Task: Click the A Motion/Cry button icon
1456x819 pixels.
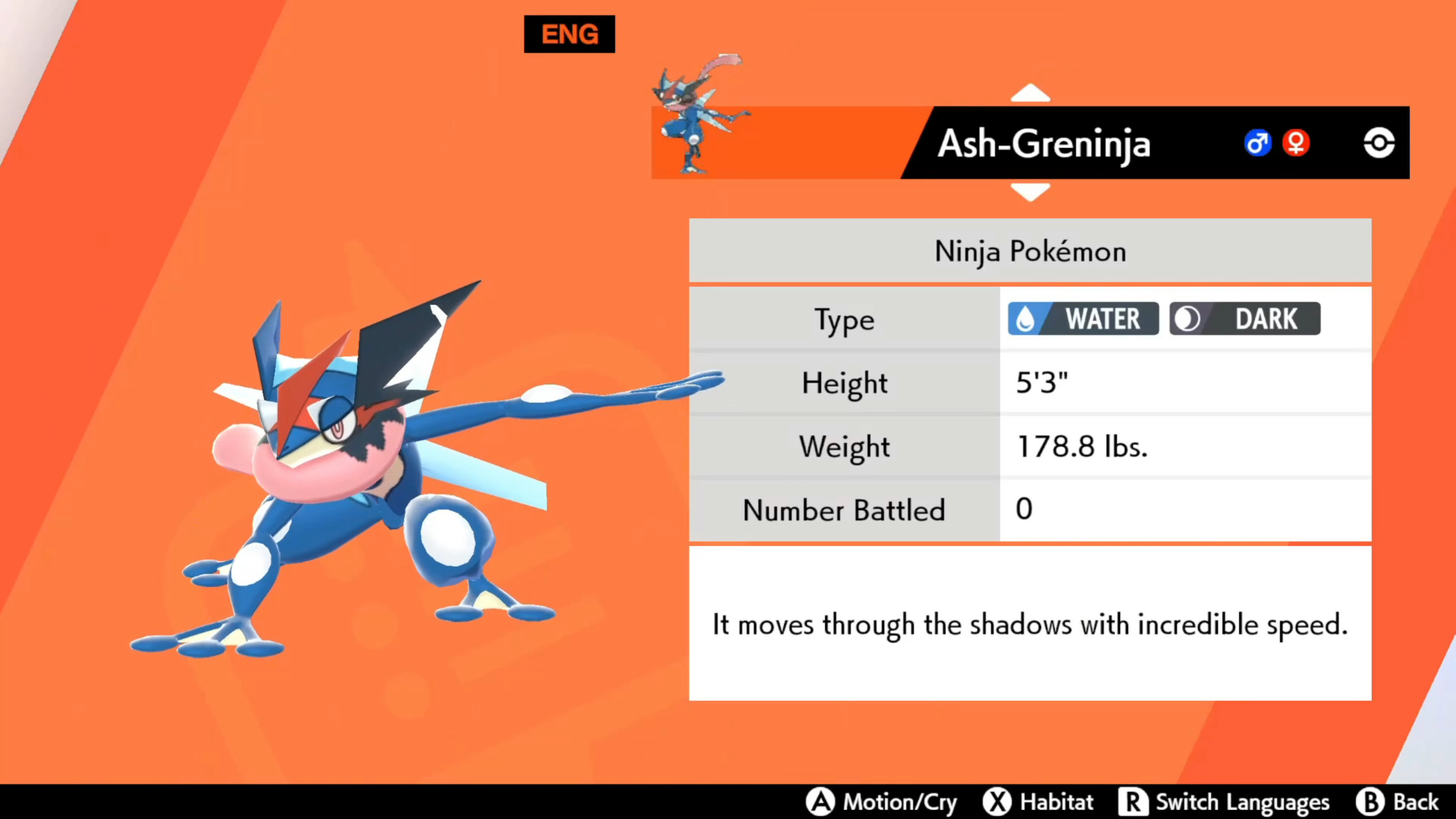Action: [x=821, y=802]
